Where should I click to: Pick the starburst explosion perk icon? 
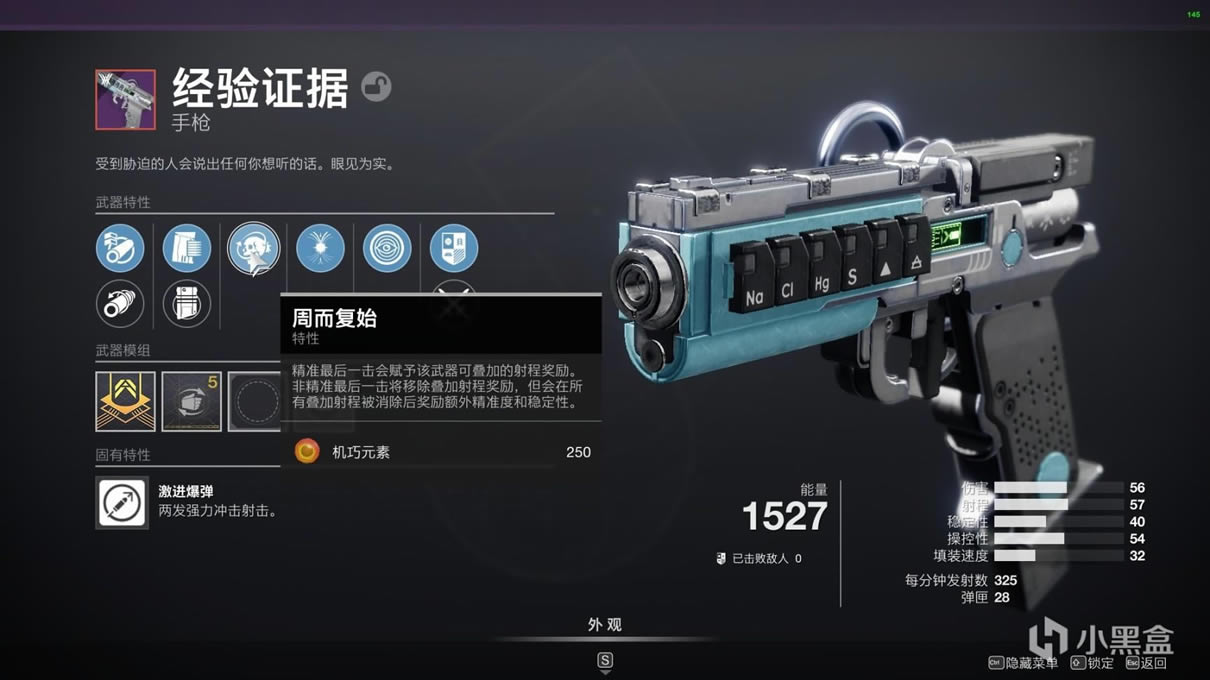coord(320,248)
